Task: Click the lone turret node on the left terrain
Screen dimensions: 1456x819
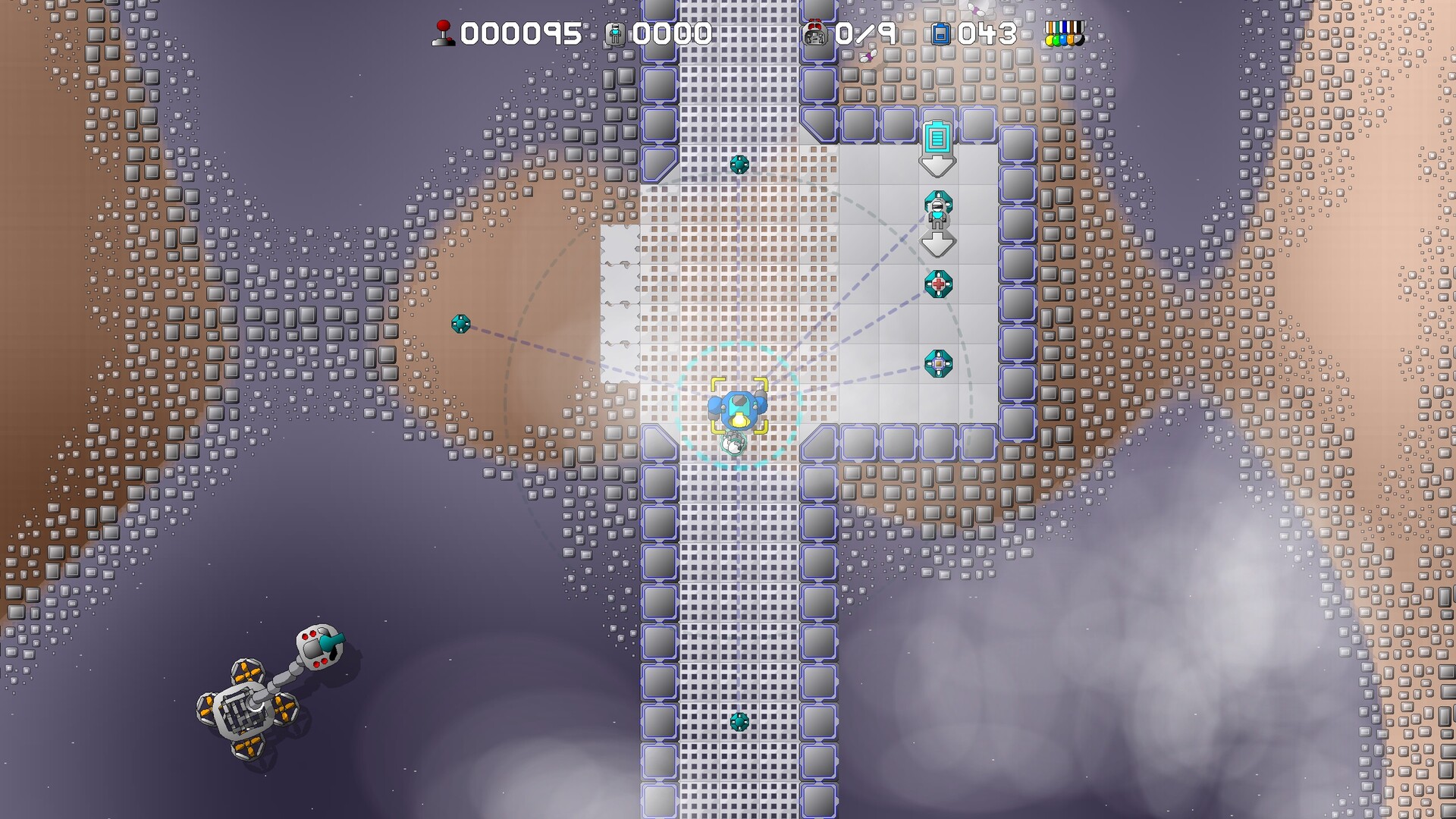Action: point(462,325)
